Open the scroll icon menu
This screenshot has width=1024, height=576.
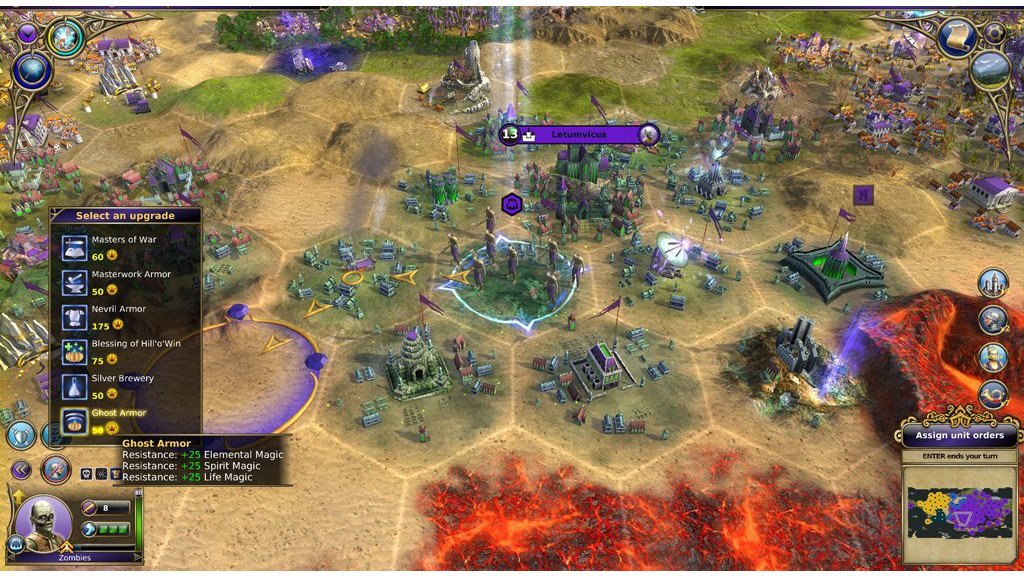pyautogui.click(x=956, y=39)
